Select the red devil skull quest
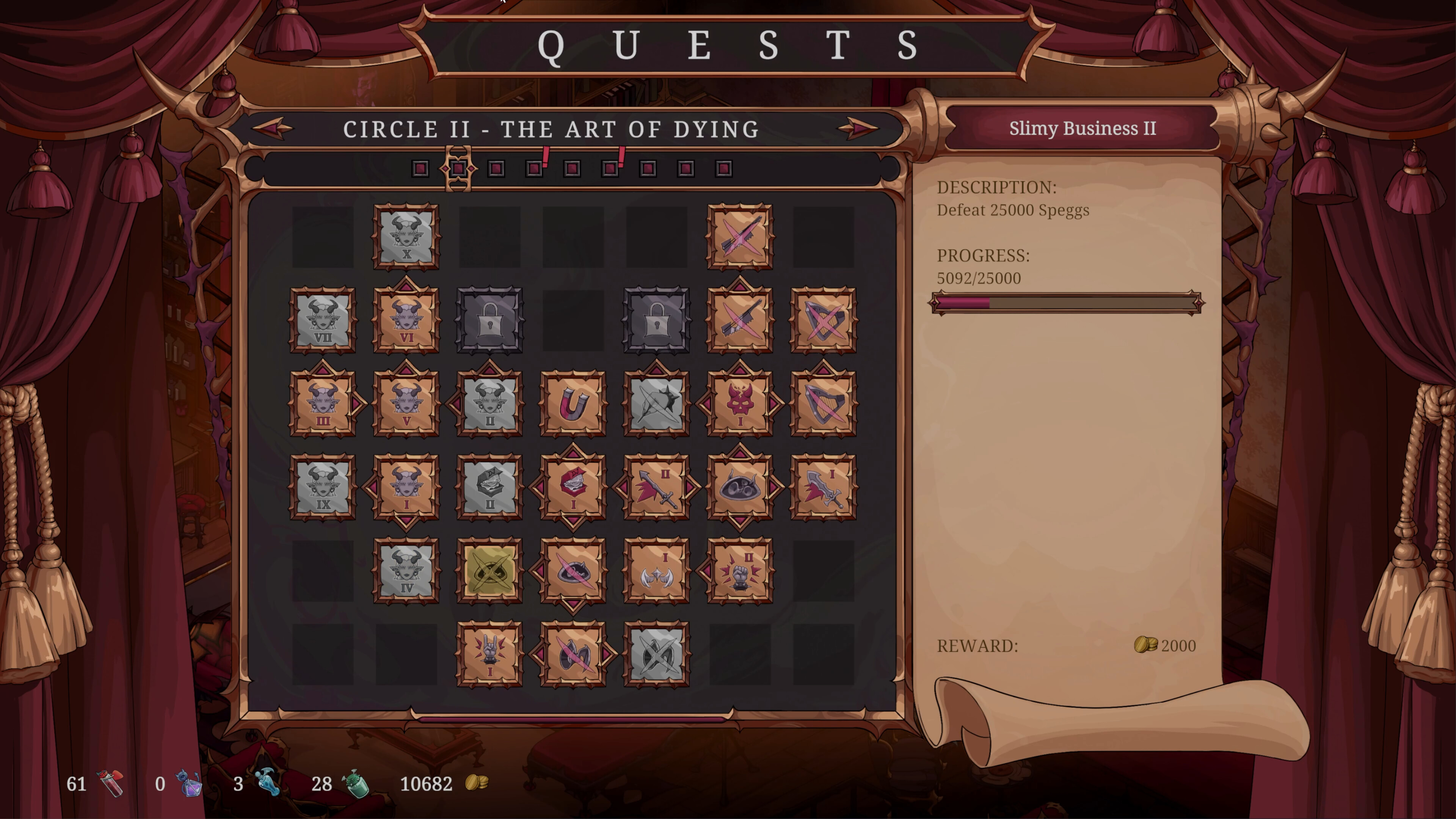The image size is (1456, 819). click(740, 403)
